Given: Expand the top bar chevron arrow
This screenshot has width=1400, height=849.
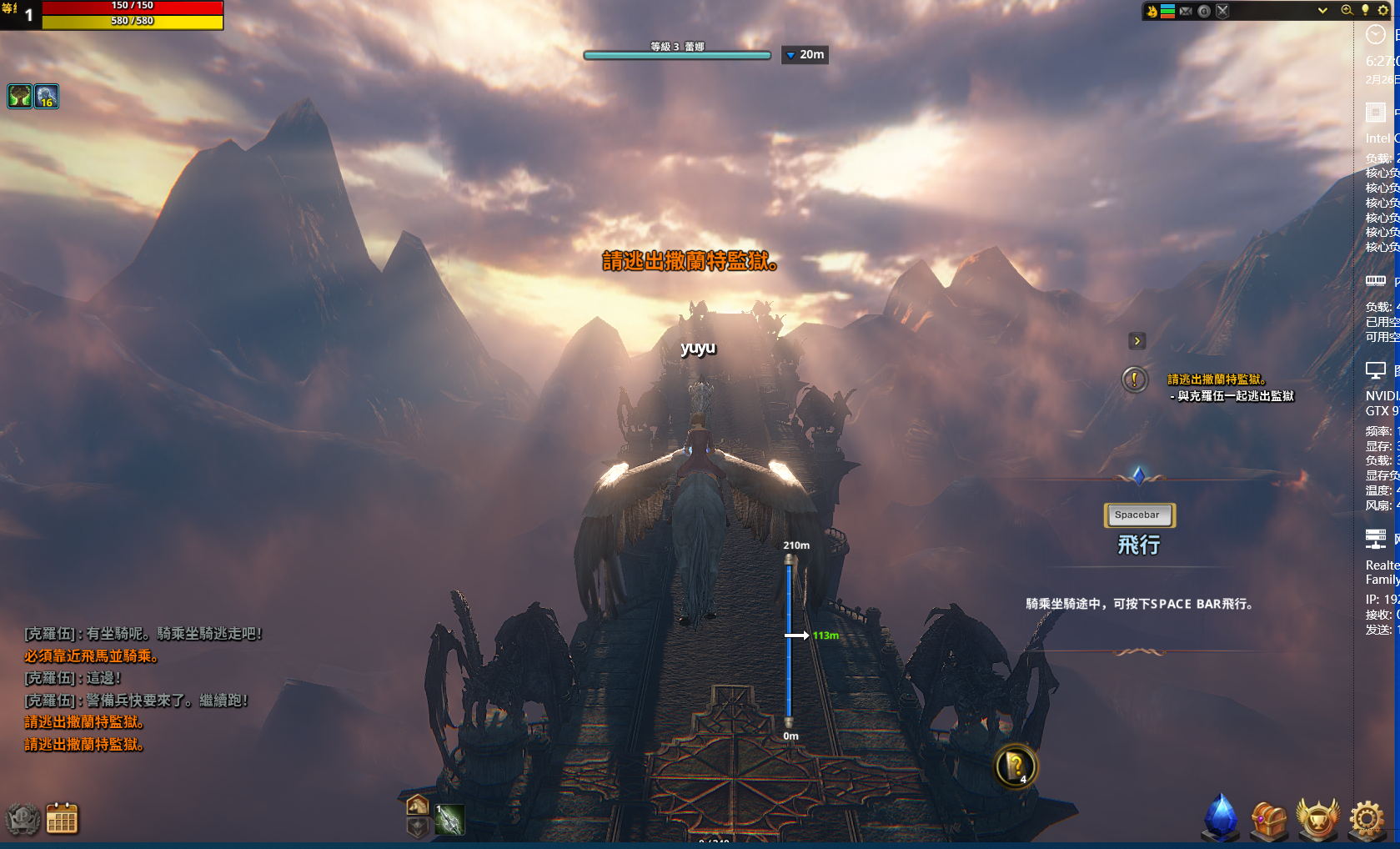Looking at the screenshot, I should (x=1322, y=11).
